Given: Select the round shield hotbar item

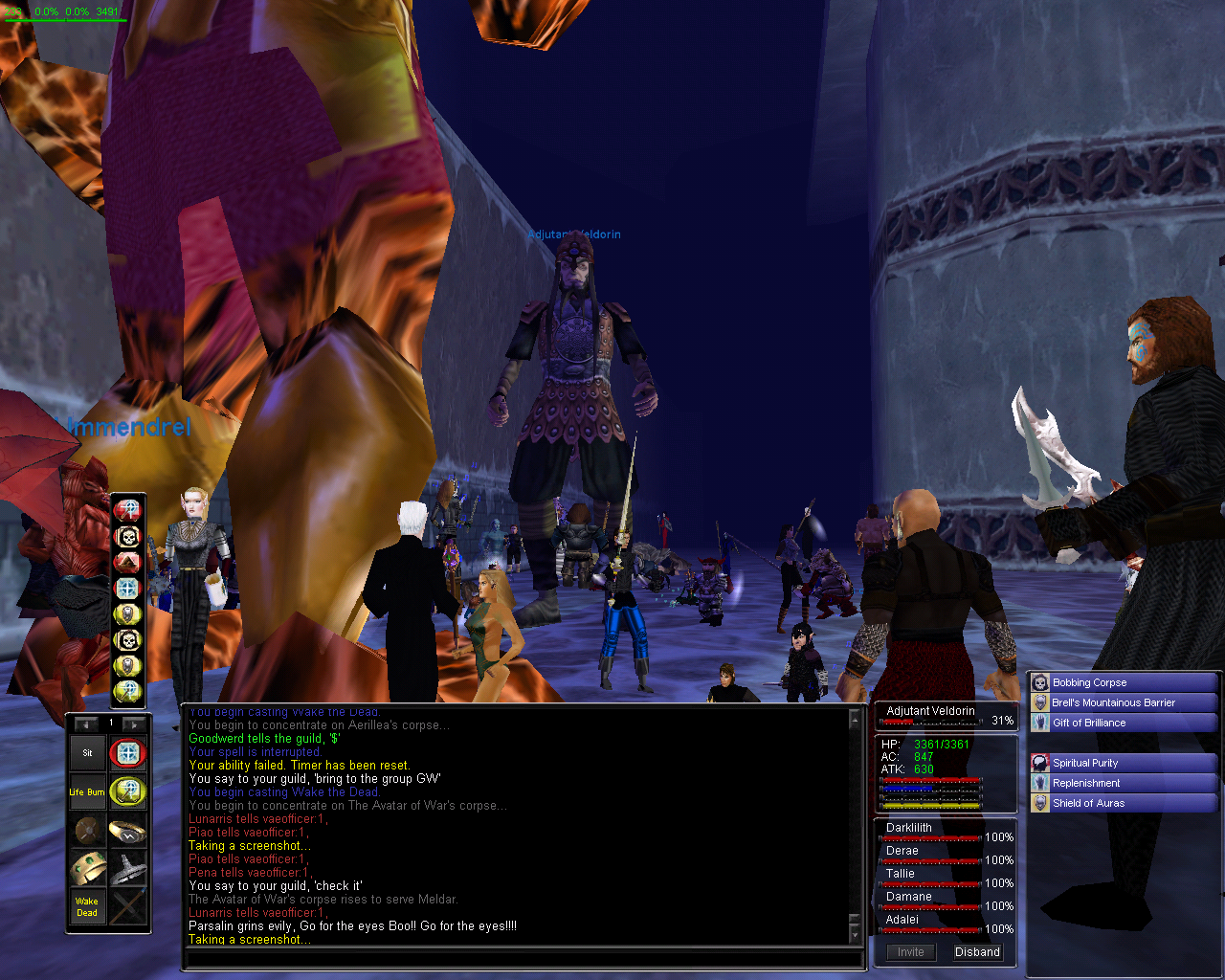Looking at the screenshot, I should [87, 830].
